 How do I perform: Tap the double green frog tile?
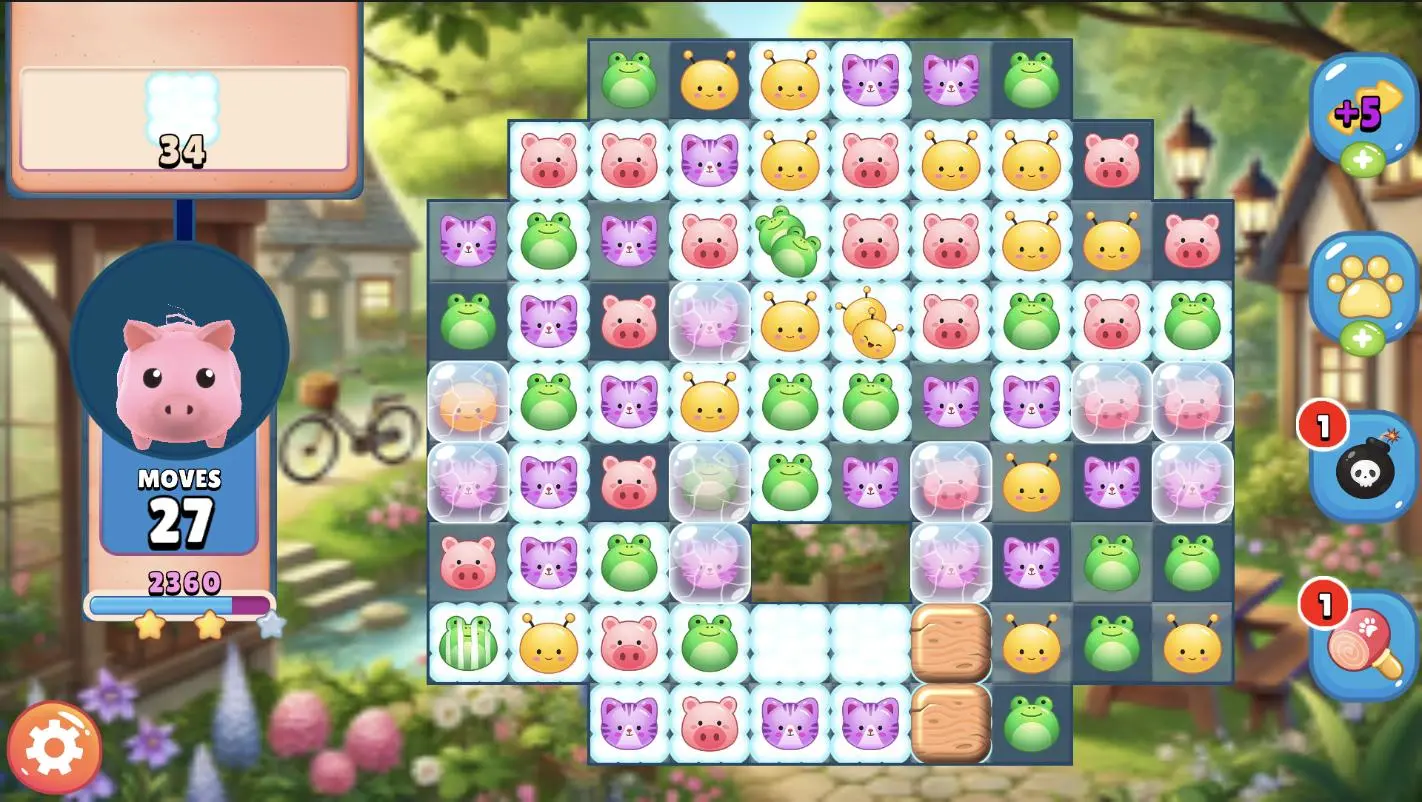(x=790, y=241)
